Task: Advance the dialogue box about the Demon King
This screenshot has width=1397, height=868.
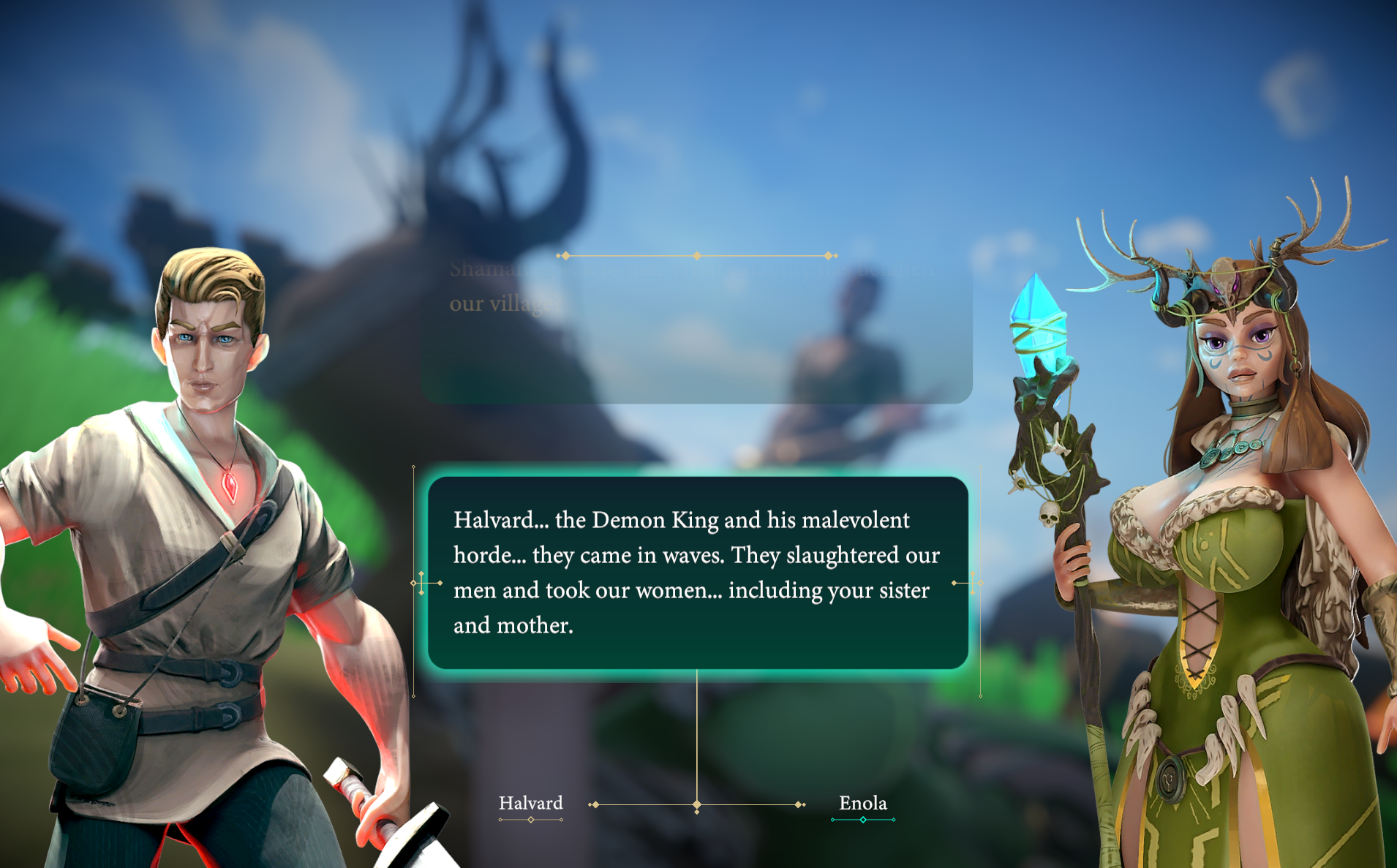Action: click(x=697, y=573)
